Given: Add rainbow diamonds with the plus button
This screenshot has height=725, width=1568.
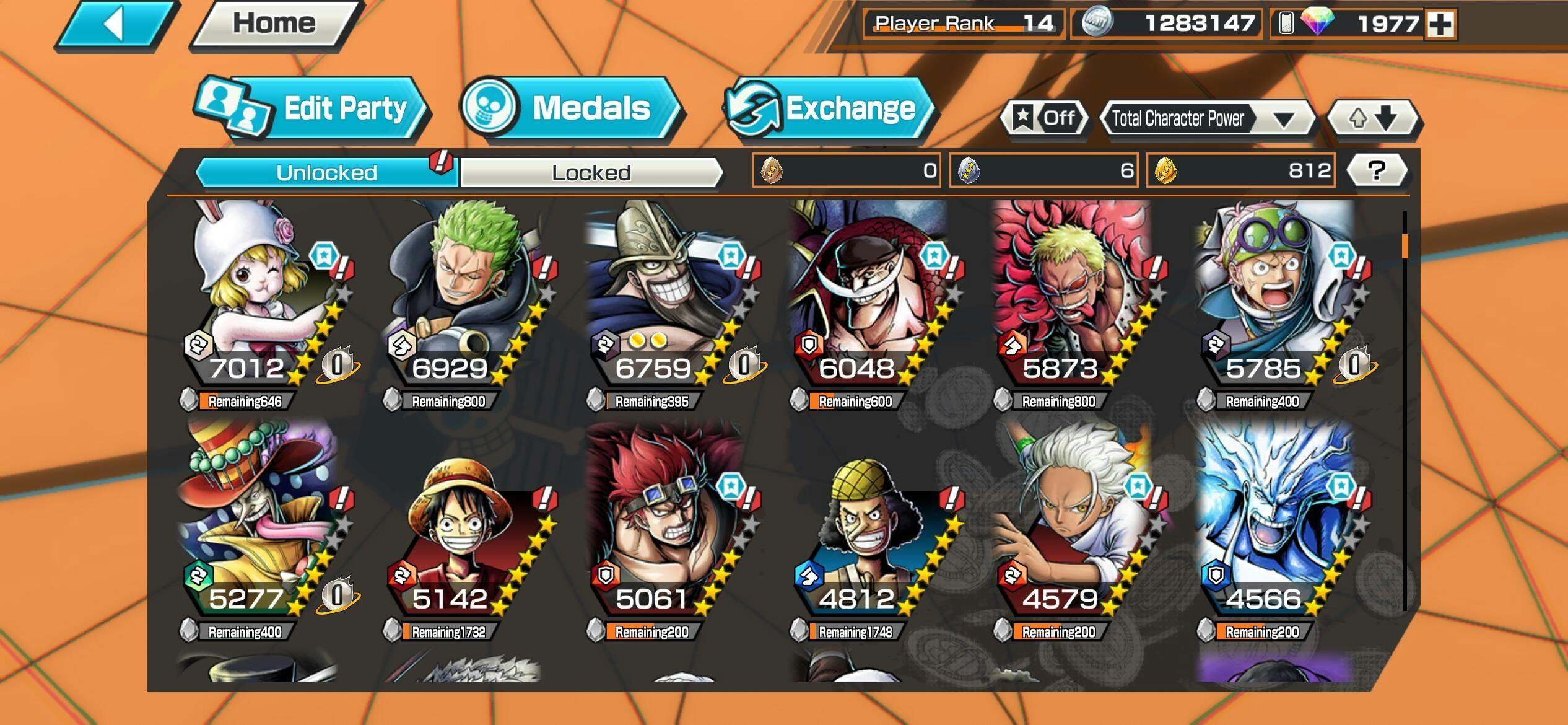Looking at the screenshot, I should tap(1440, 25).
